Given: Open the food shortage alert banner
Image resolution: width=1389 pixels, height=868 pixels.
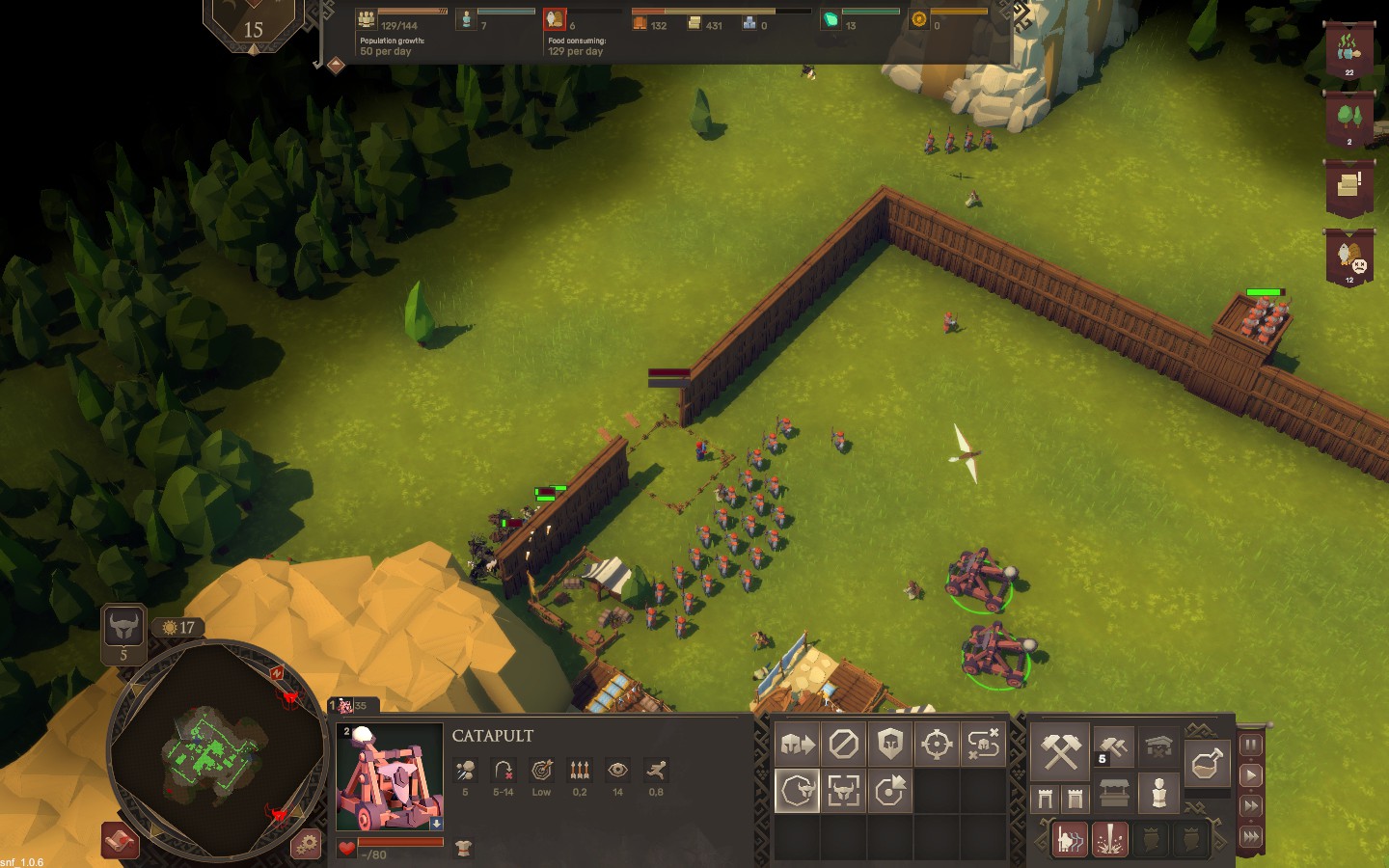Looking at the screenshot, I should tap(1349, 258).
